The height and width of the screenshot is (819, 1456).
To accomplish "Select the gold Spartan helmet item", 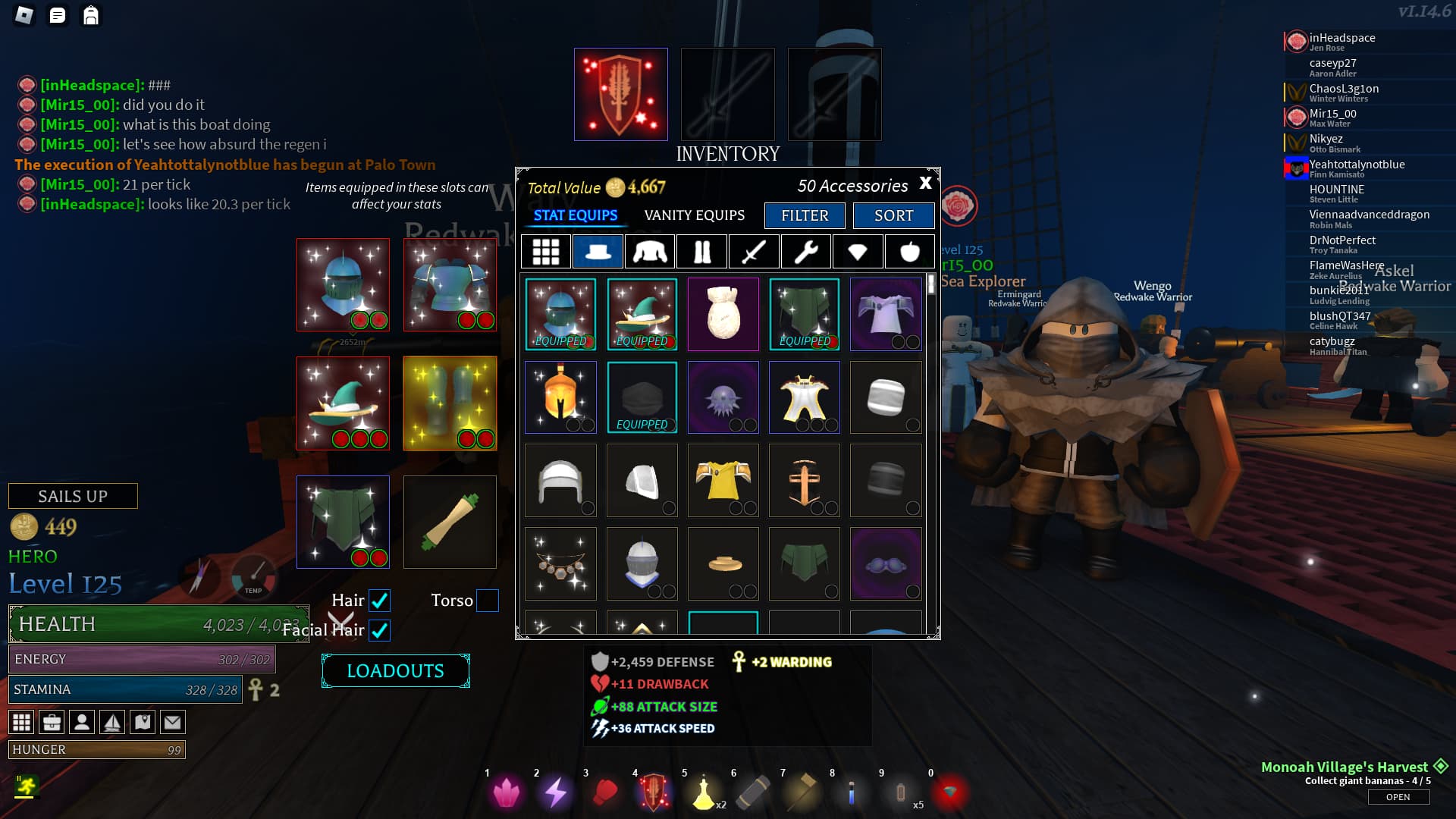I will pos(560,397).
